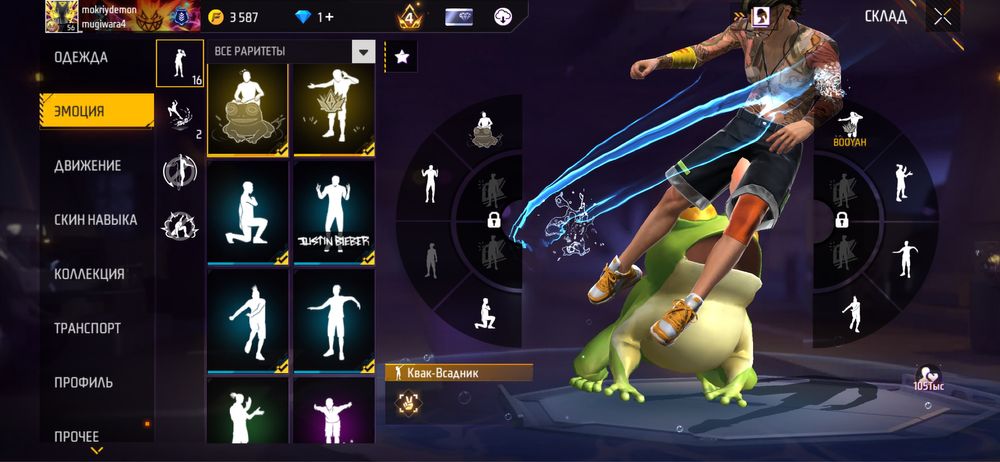Go to the Транспорт category
Image resolution: width=1000 pixels, height=462 pixels.
pos(88,328)
